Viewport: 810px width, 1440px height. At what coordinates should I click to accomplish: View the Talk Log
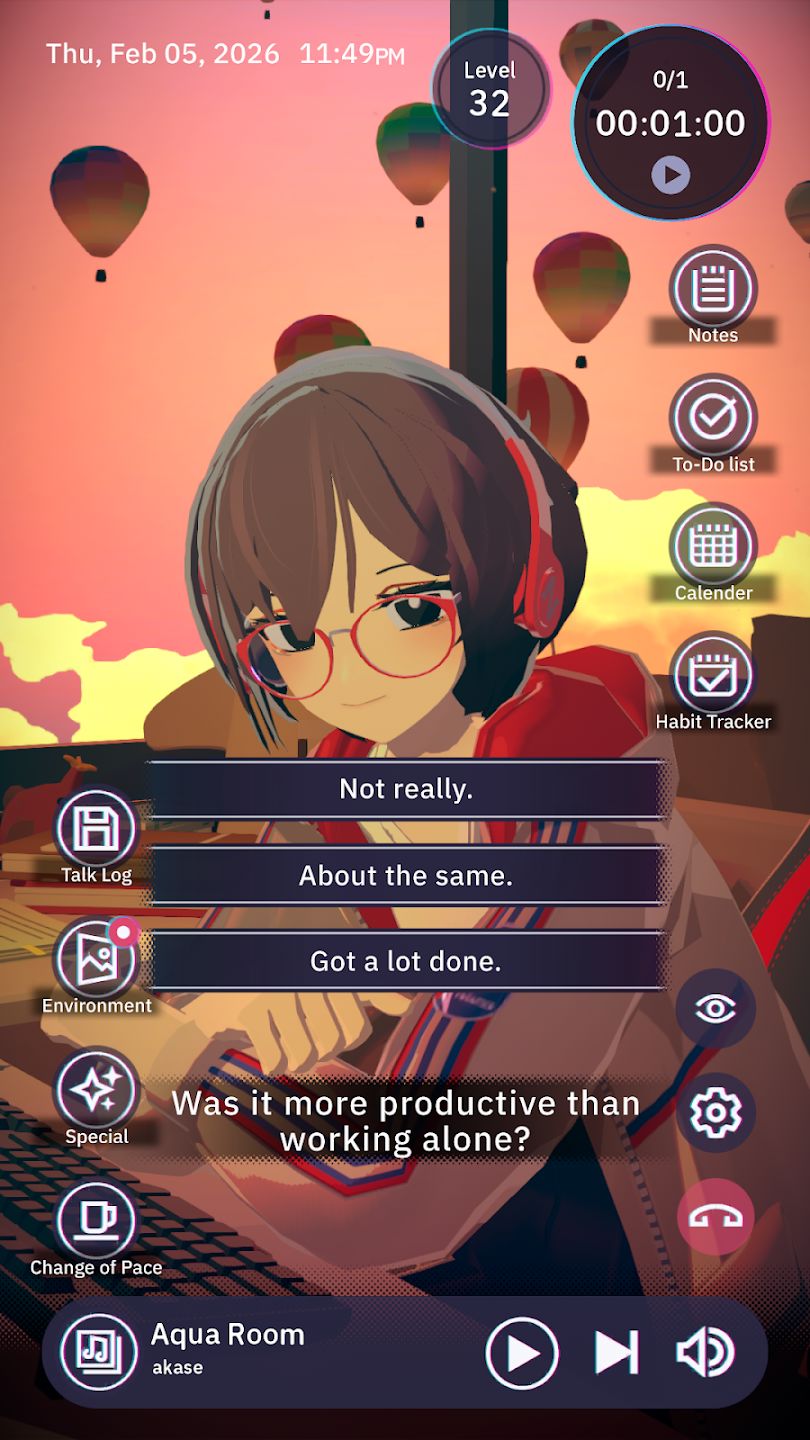pyautogui.click(x=96, y=829)
